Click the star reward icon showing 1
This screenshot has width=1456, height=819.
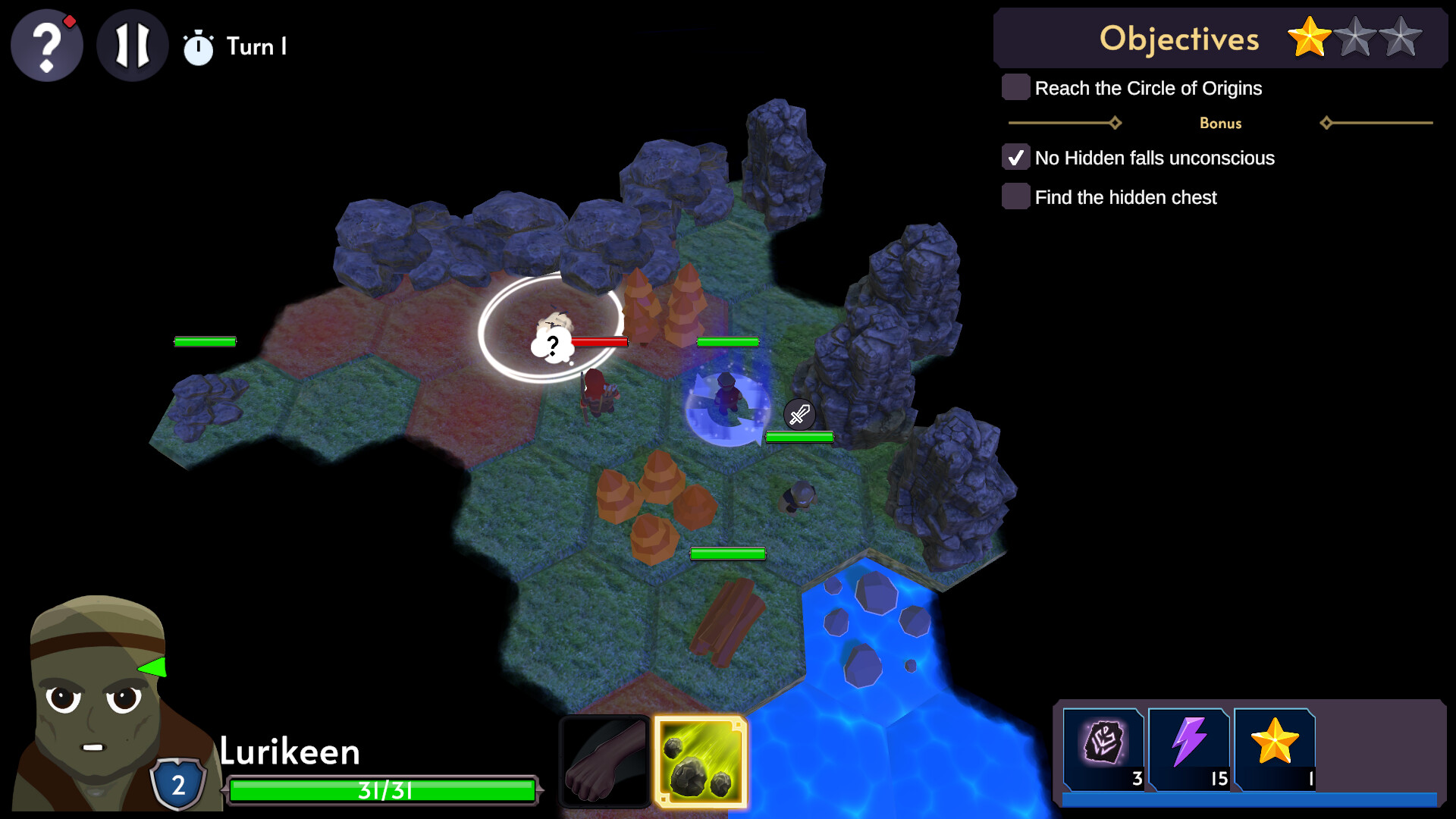1275,749
